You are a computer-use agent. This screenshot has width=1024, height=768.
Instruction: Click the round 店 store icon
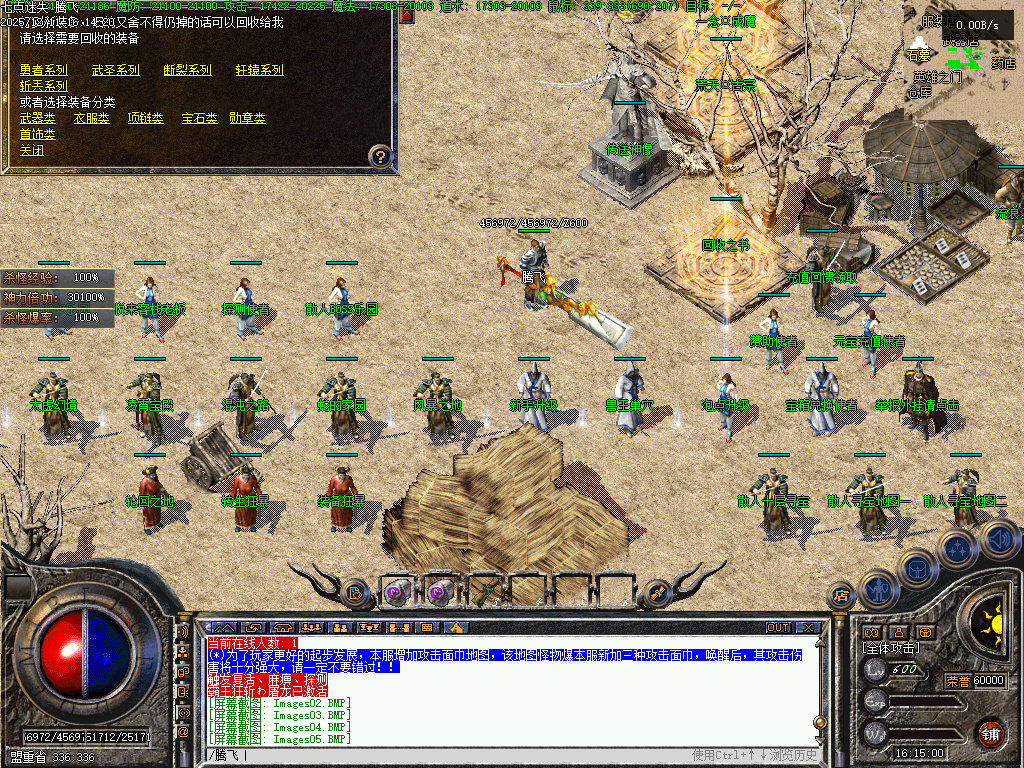click(841, 597)
